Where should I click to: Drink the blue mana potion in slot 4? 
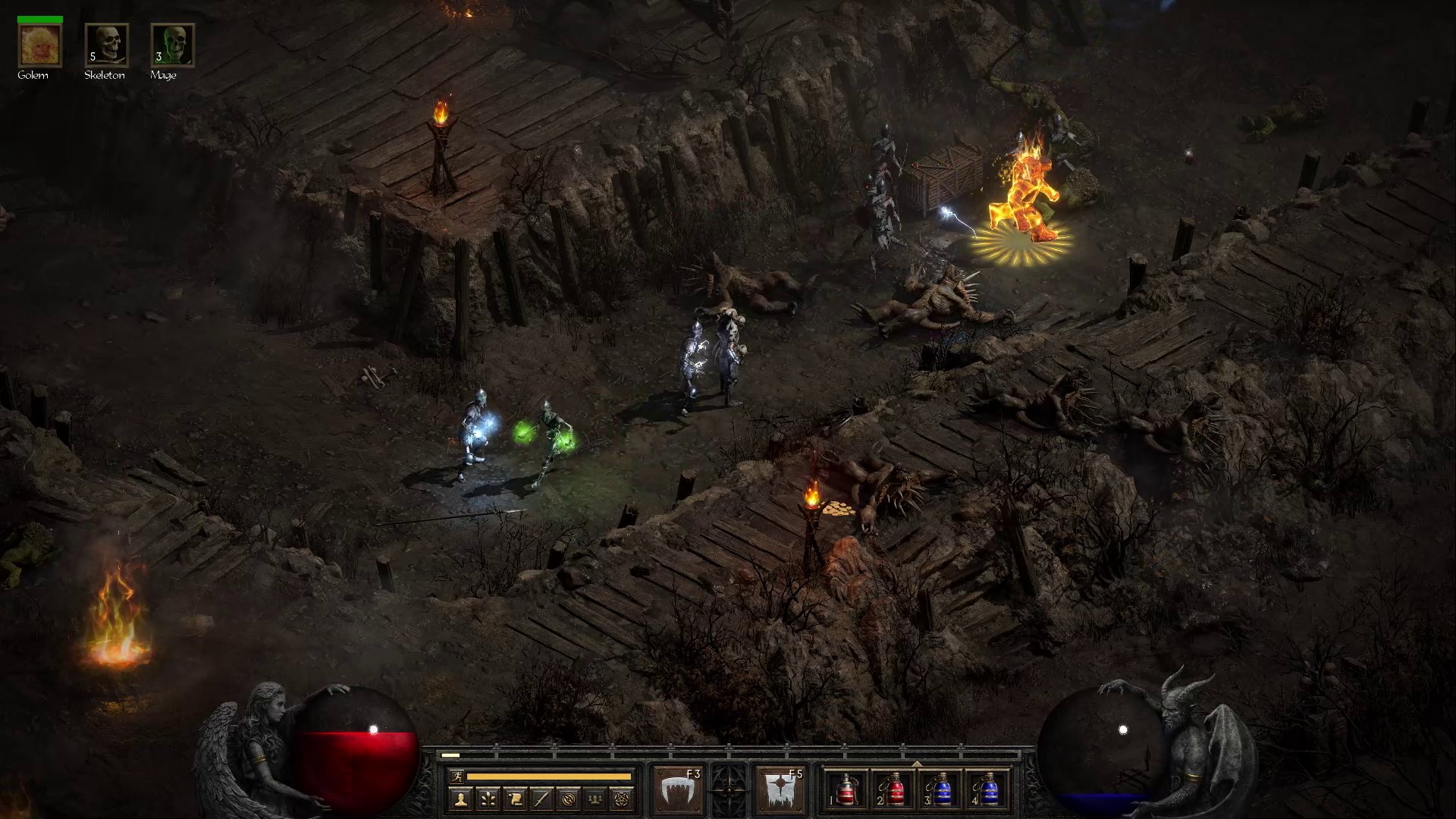coord(987,789)
